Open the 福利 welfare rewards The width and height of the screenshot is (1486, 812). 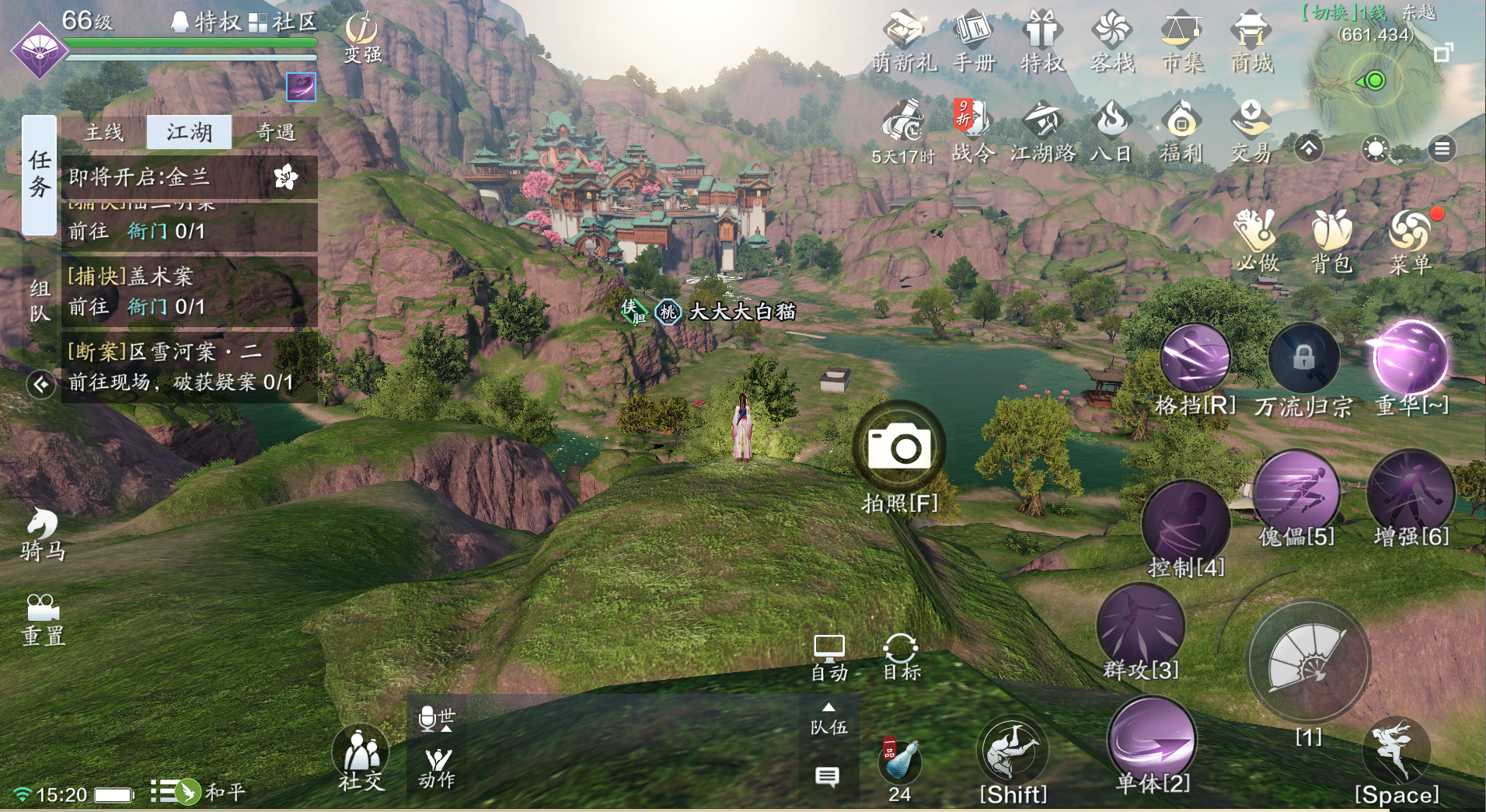1181,131
